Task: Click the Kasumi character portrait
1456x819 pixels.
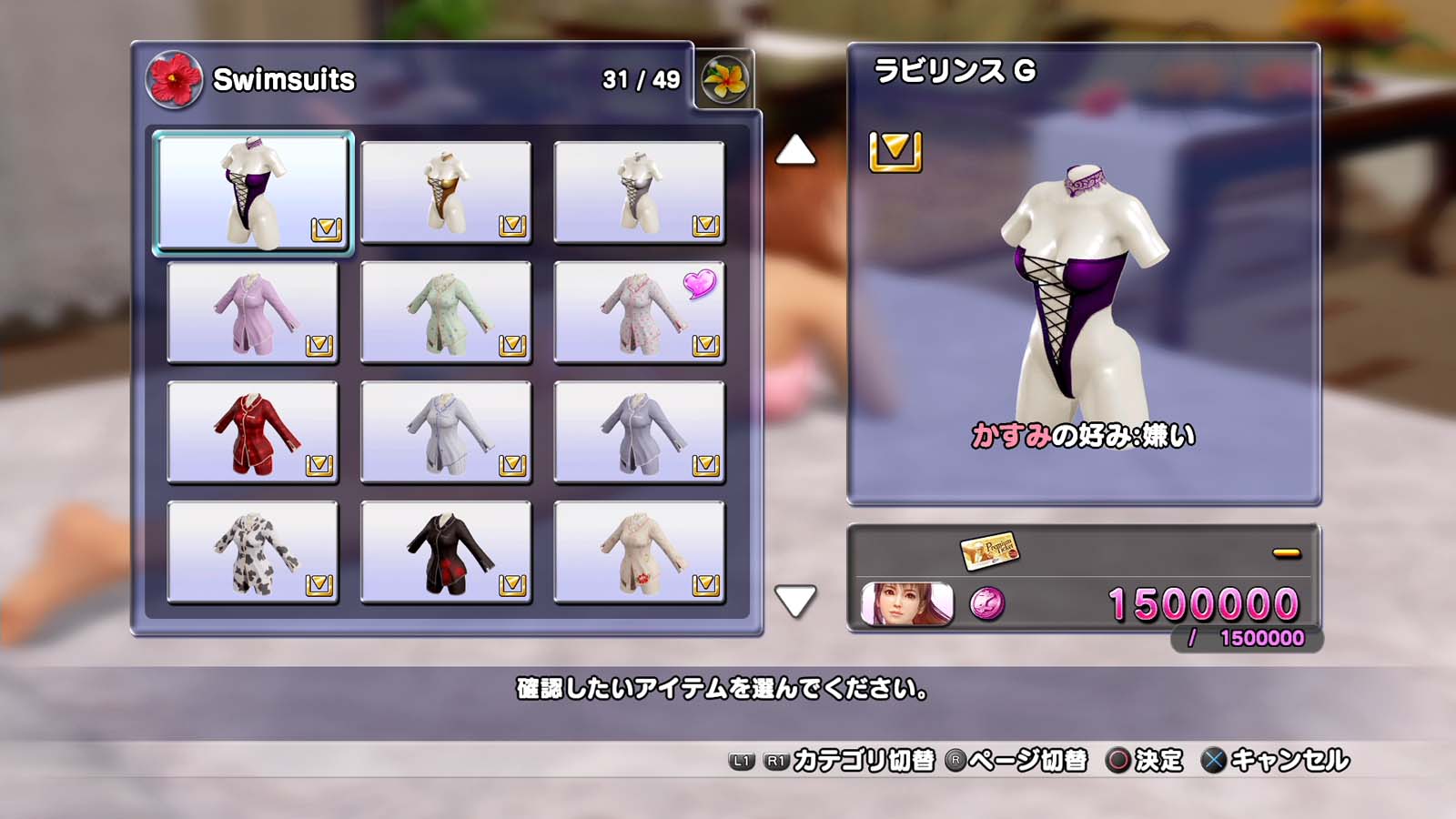Action: [906, 604]
